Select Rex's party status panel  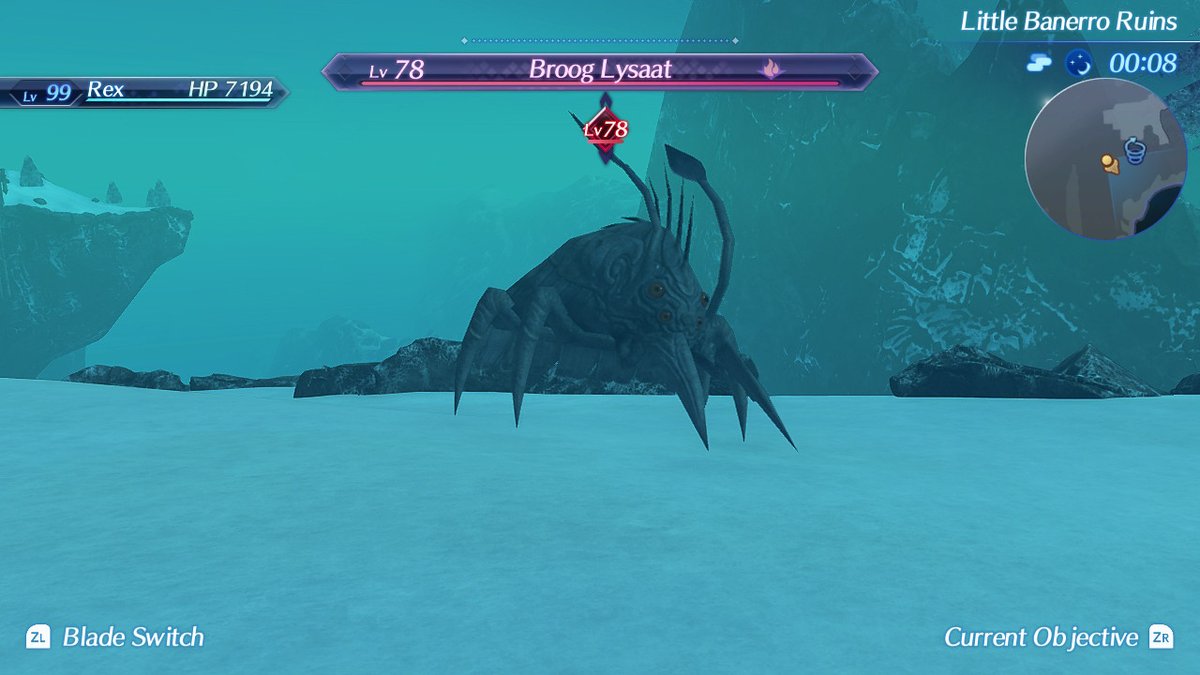pyautogui.click(x=143, y=91)
